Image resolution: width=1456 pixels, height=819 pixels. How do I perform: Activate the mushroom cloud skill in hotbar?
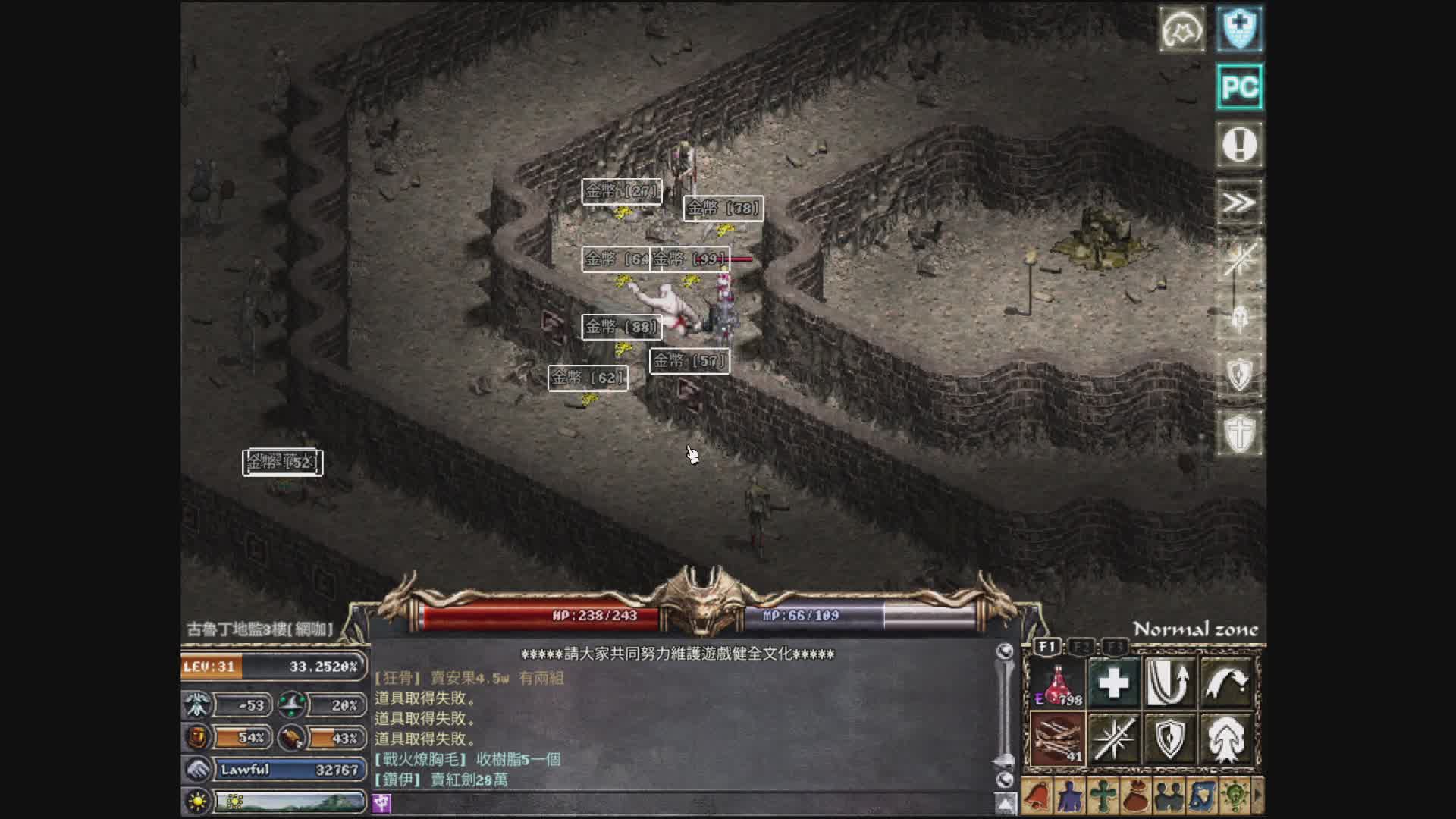pyautogui.click(x=1225, y=739)
